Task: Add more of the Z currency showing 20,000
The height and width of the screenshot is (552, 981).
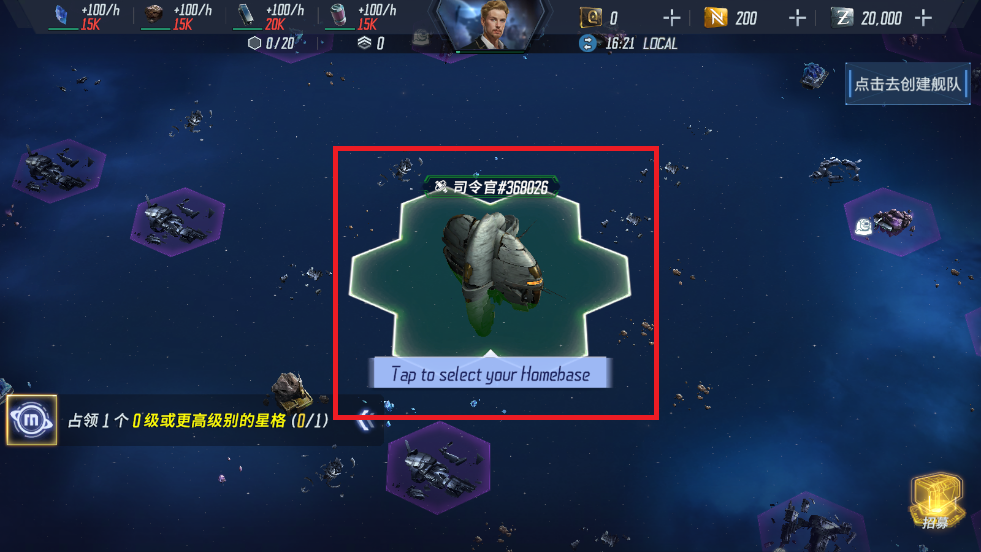Action: 922,18
